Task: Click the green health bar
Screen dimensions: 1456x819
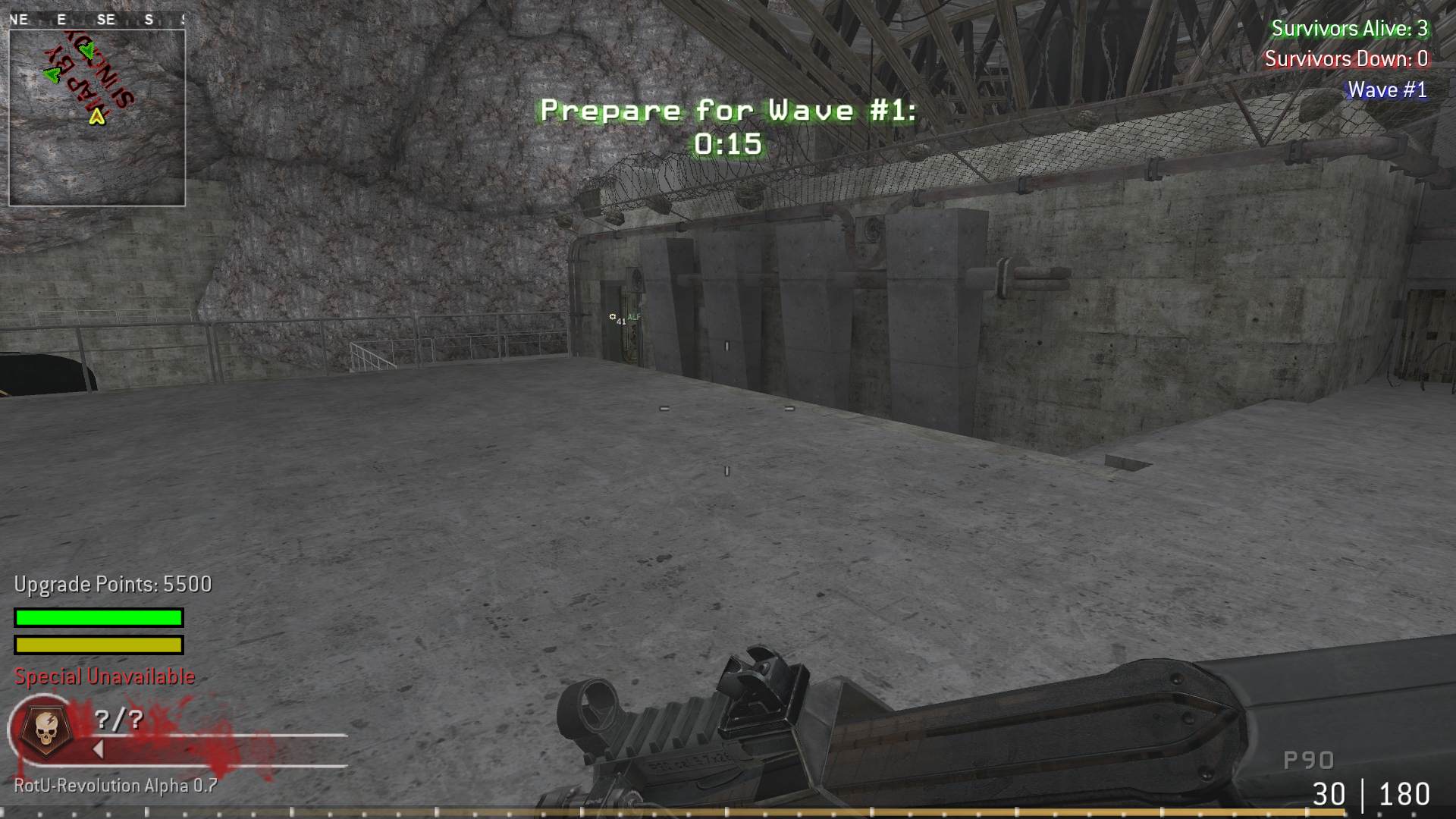Action: [97, 618]
